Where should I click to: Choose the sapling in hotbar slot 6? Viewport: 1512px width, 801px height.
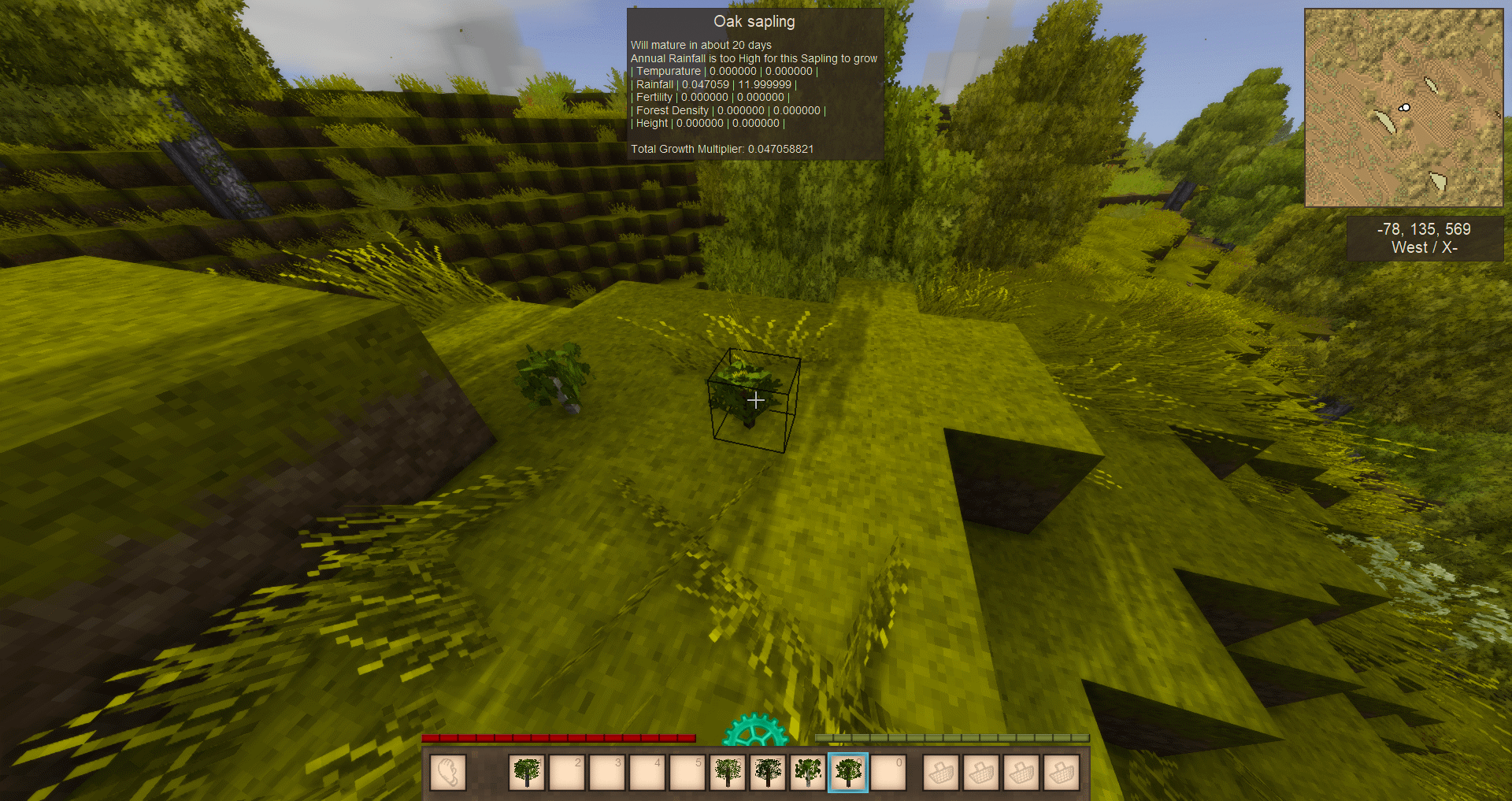[728, 772]
